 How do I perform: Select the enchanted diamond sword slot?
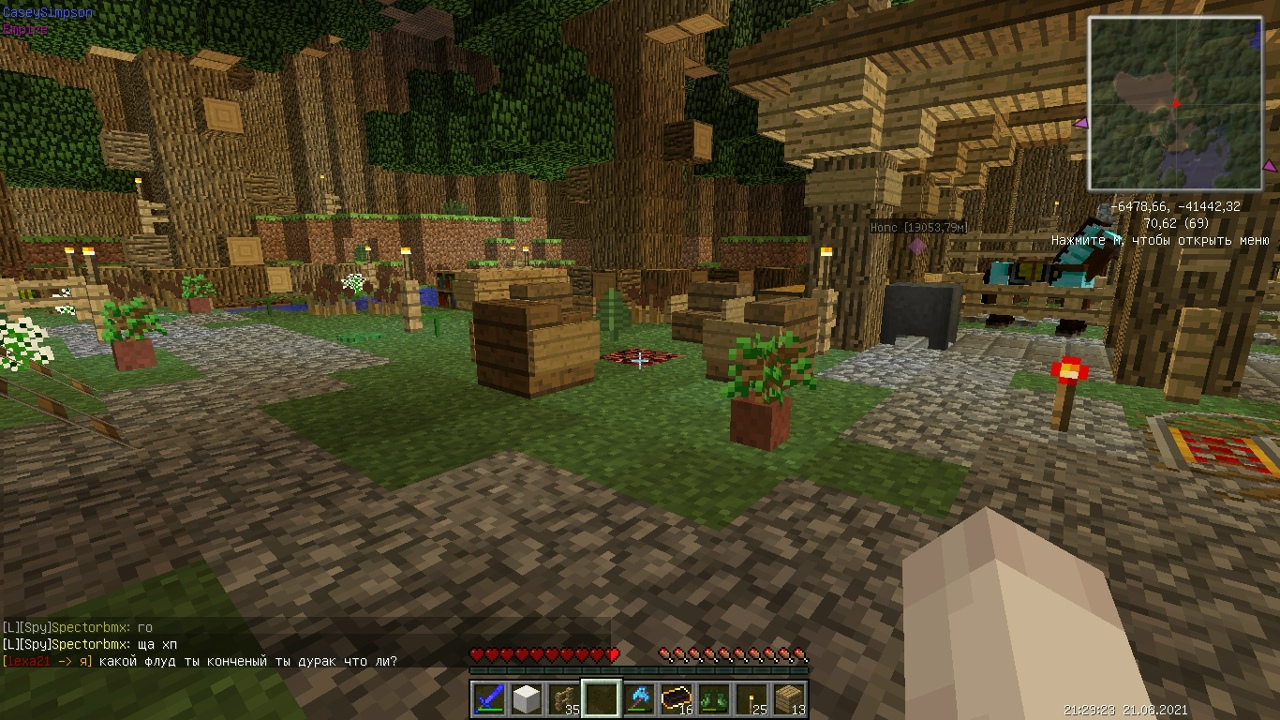(489, 698)
